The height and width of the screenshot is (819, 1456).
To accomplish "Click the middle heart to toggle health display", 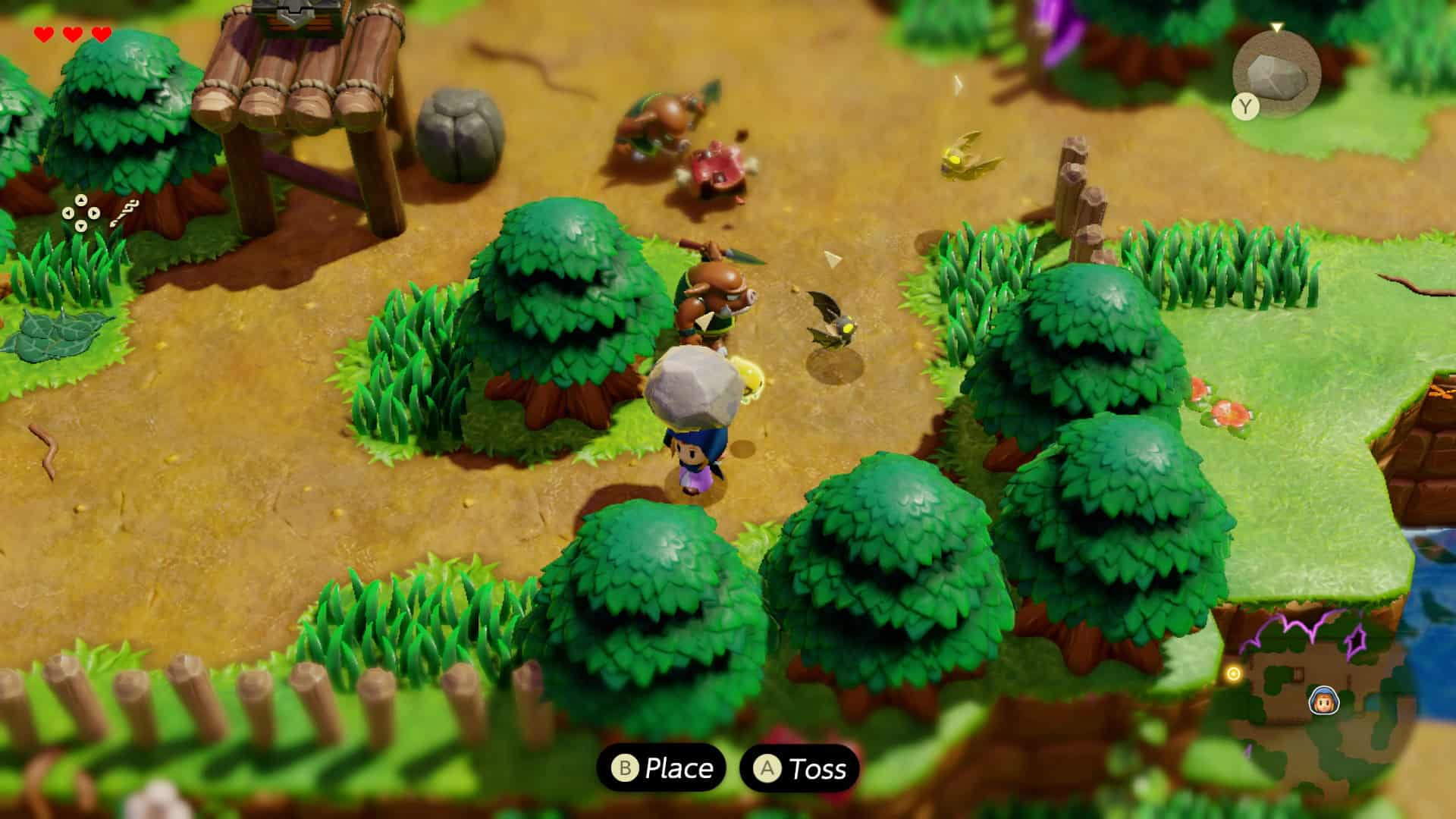I will pyautogui.click(x=74, y=34).
